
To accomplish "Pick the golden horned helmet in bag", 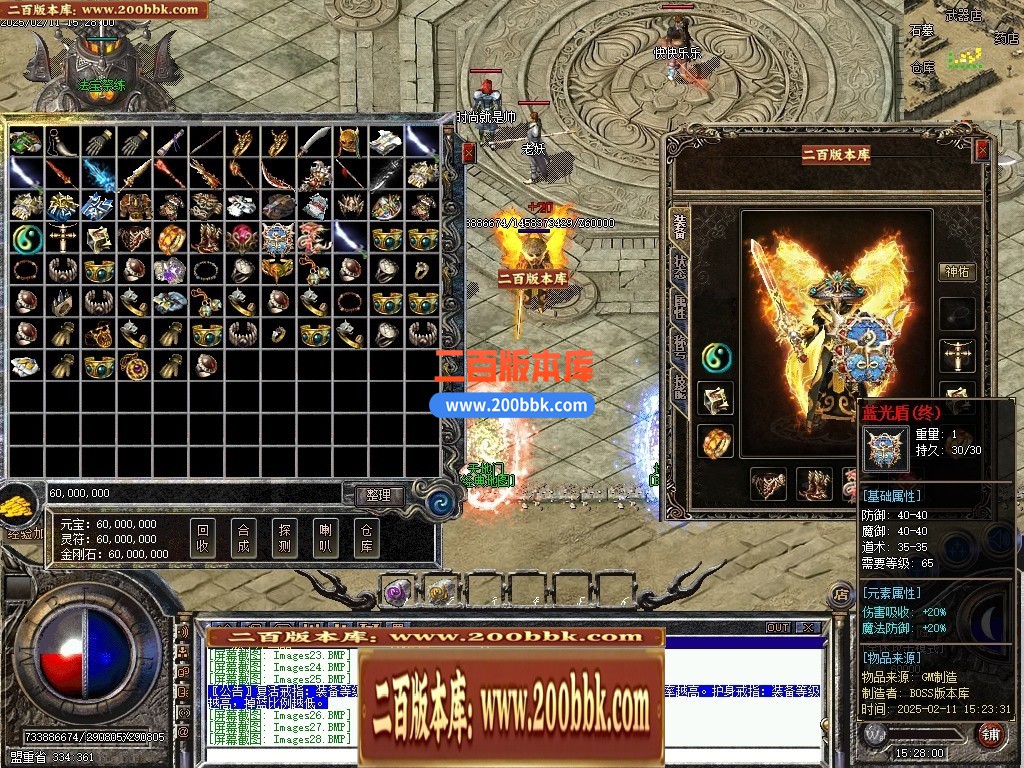I will coord(349,141).
